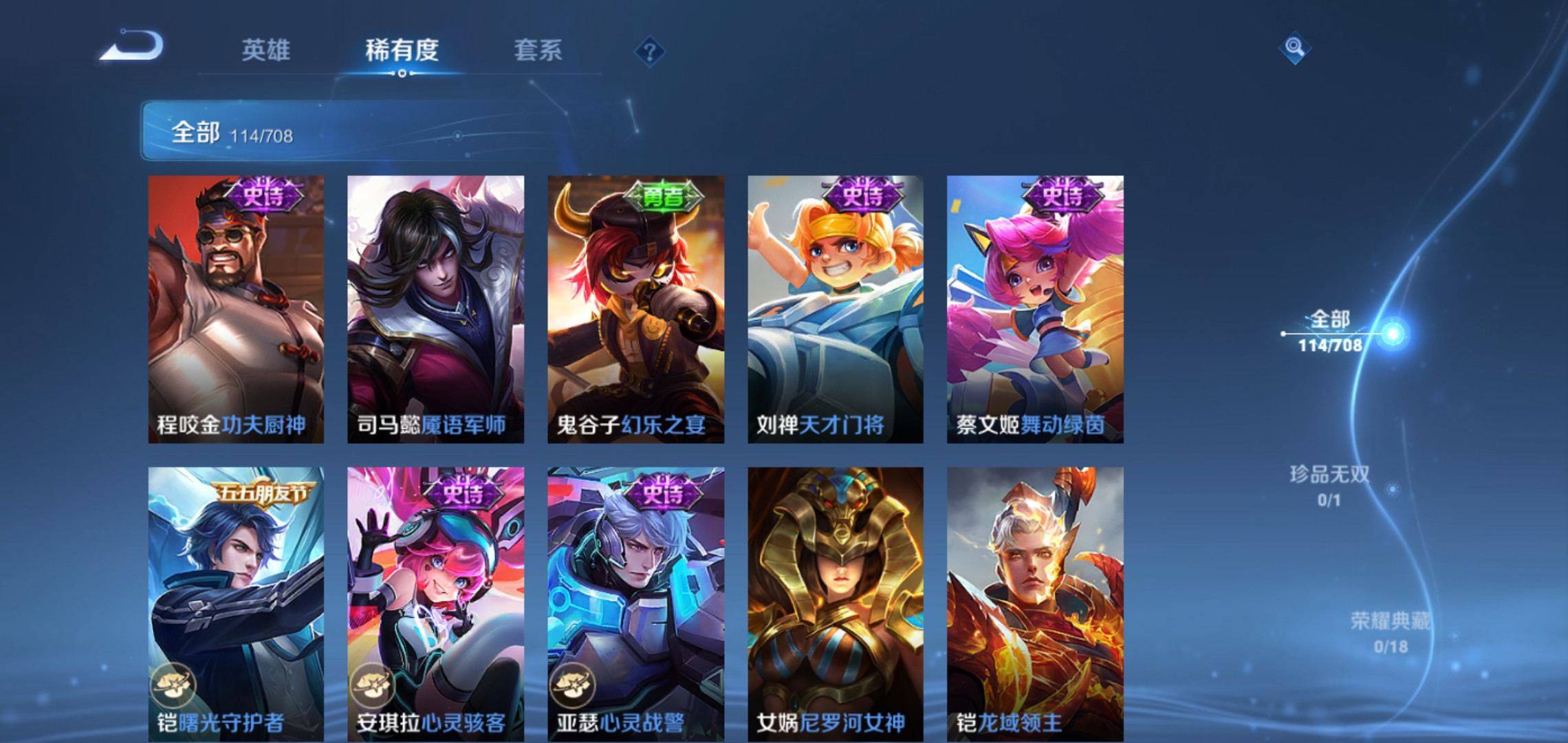Switch to the 英雄 tab

265,50
